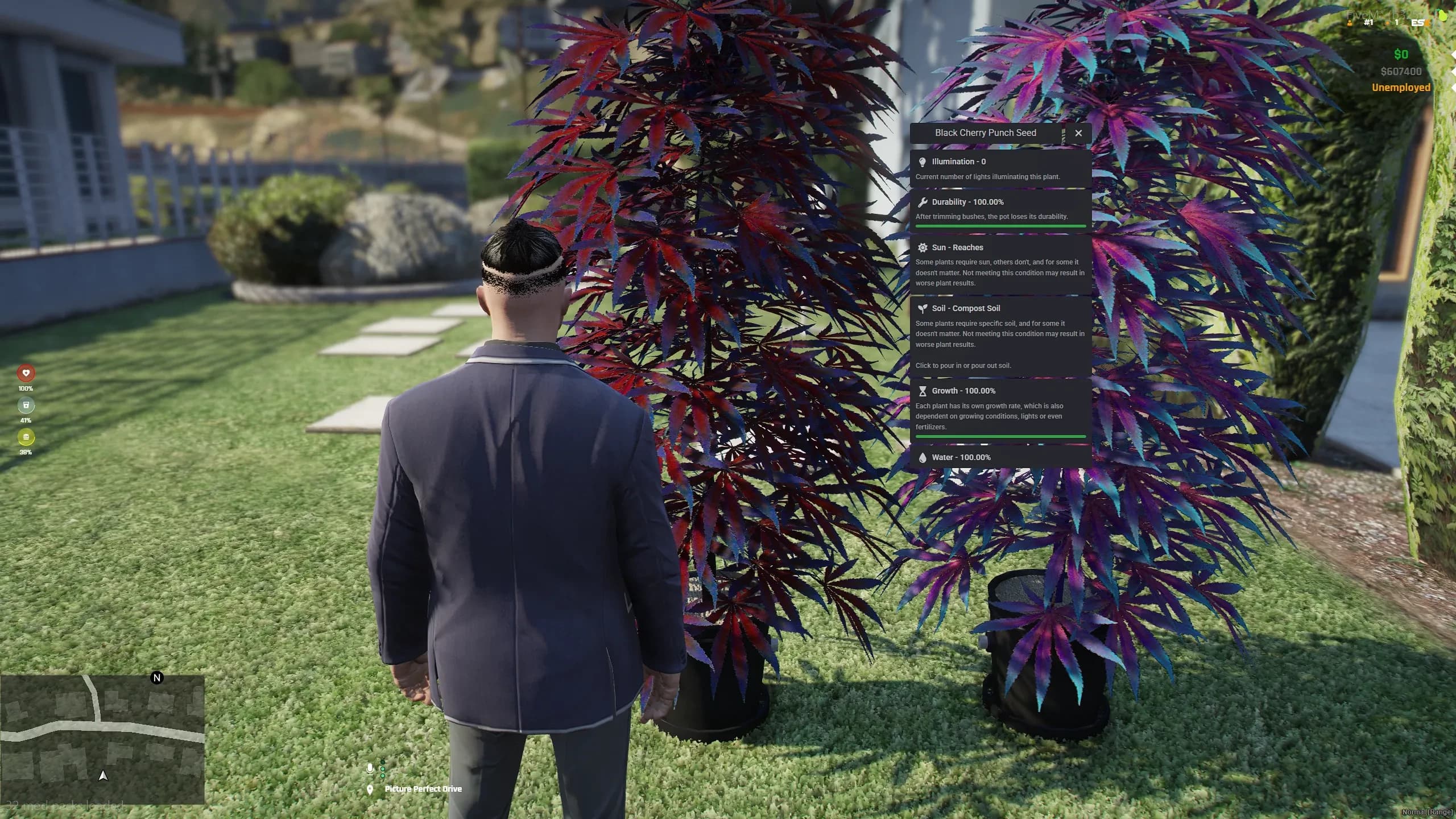Click the server ID #1 label
Screen dimensions: 1456x819
(x=1367, y=22)
